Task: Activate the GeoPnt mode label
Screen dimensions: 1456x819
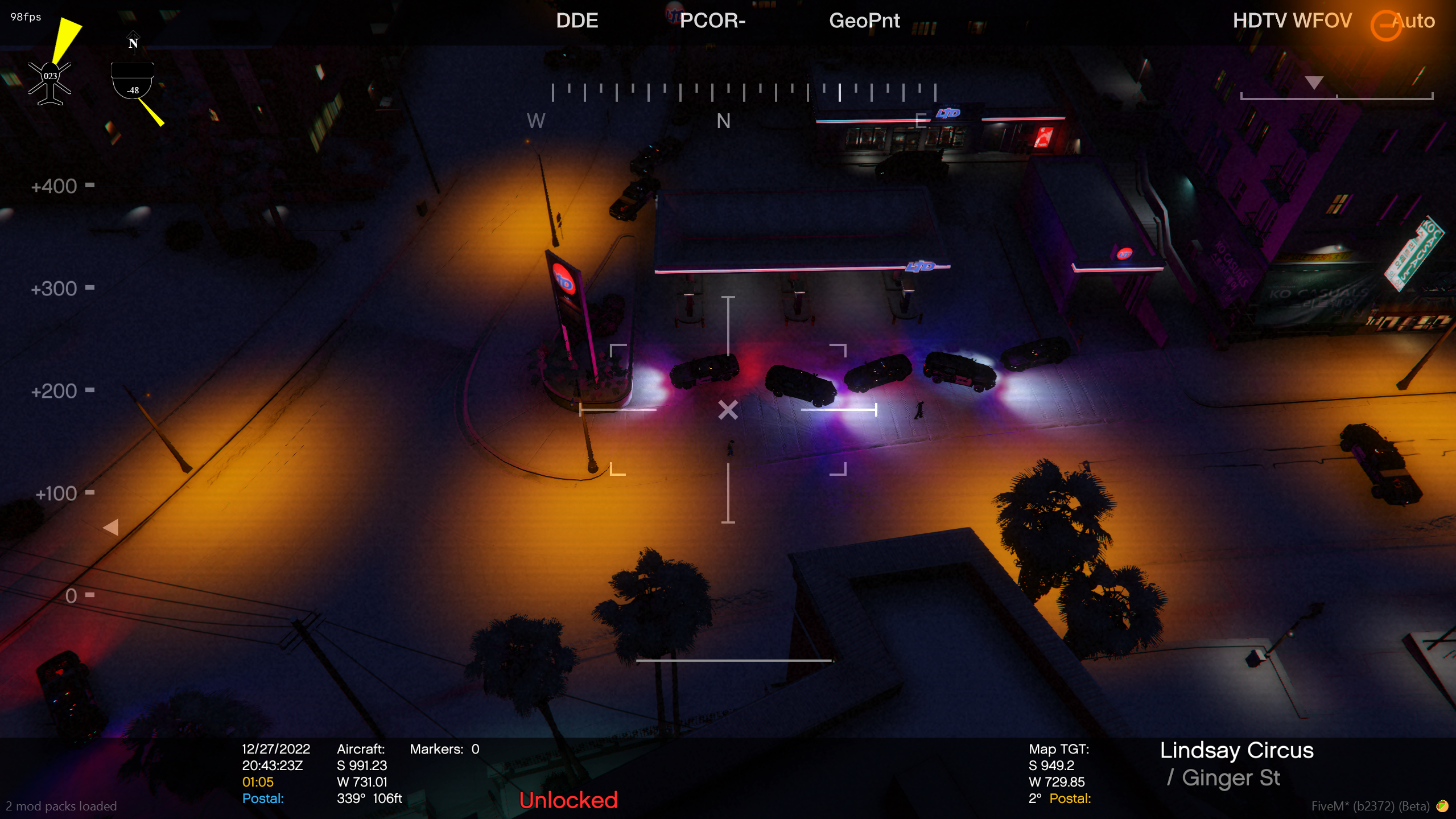Action: pos(864,21)
